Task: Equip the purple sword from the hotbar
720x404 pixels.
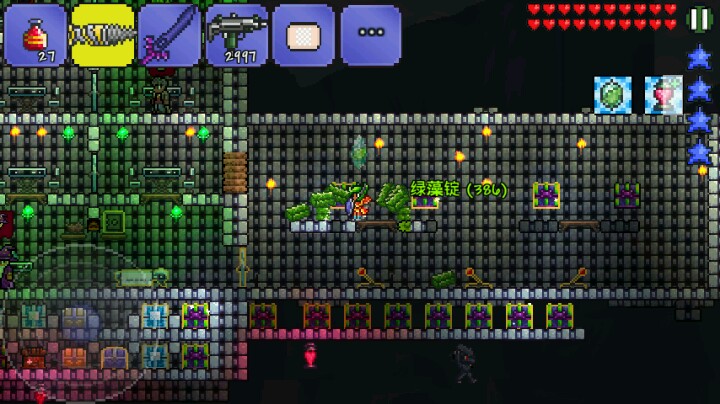Action: pyautogui.click(x=169, y=35)
